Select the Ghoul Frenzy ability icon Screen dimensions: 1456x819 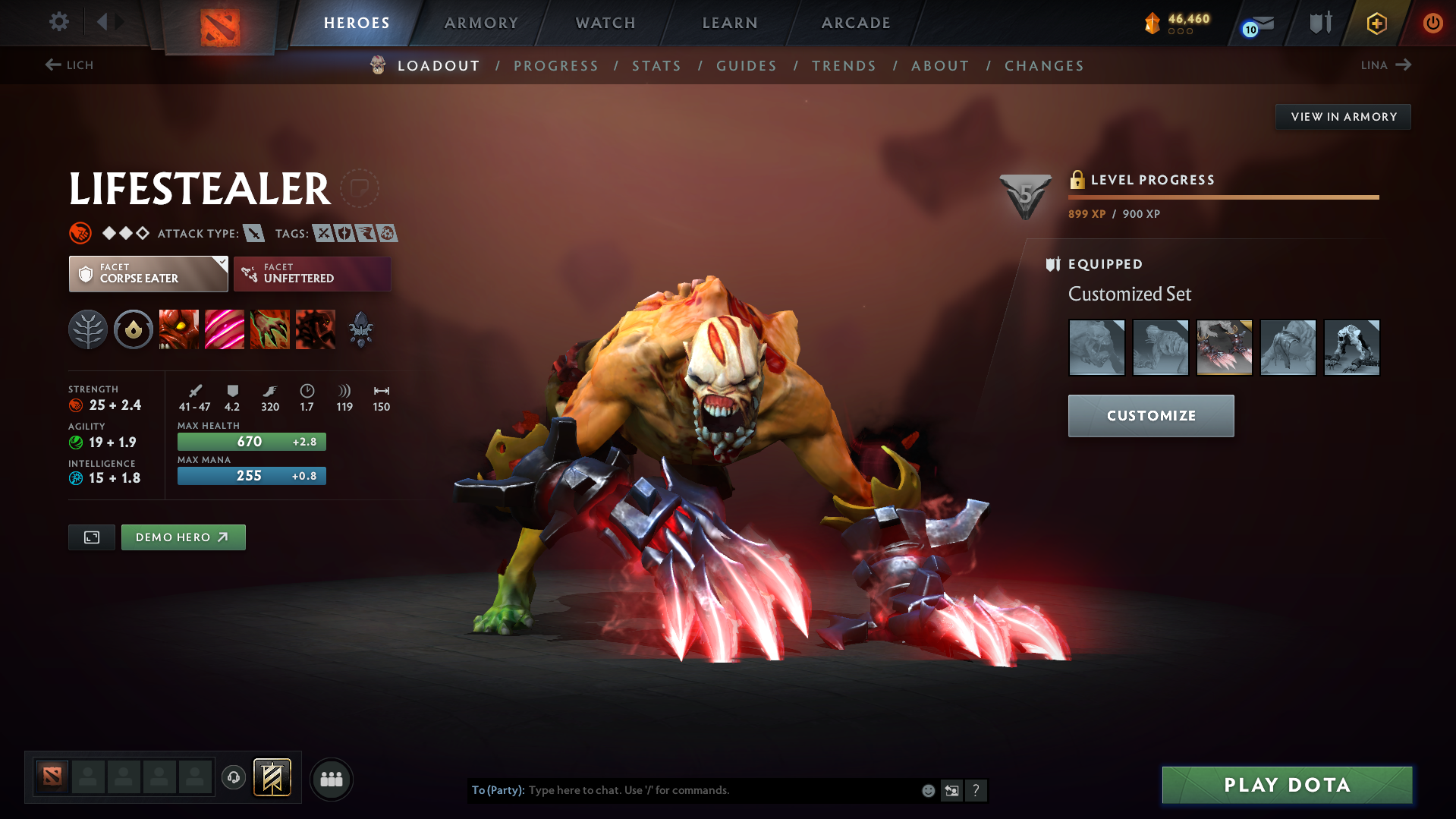click(x=270, y=329)
